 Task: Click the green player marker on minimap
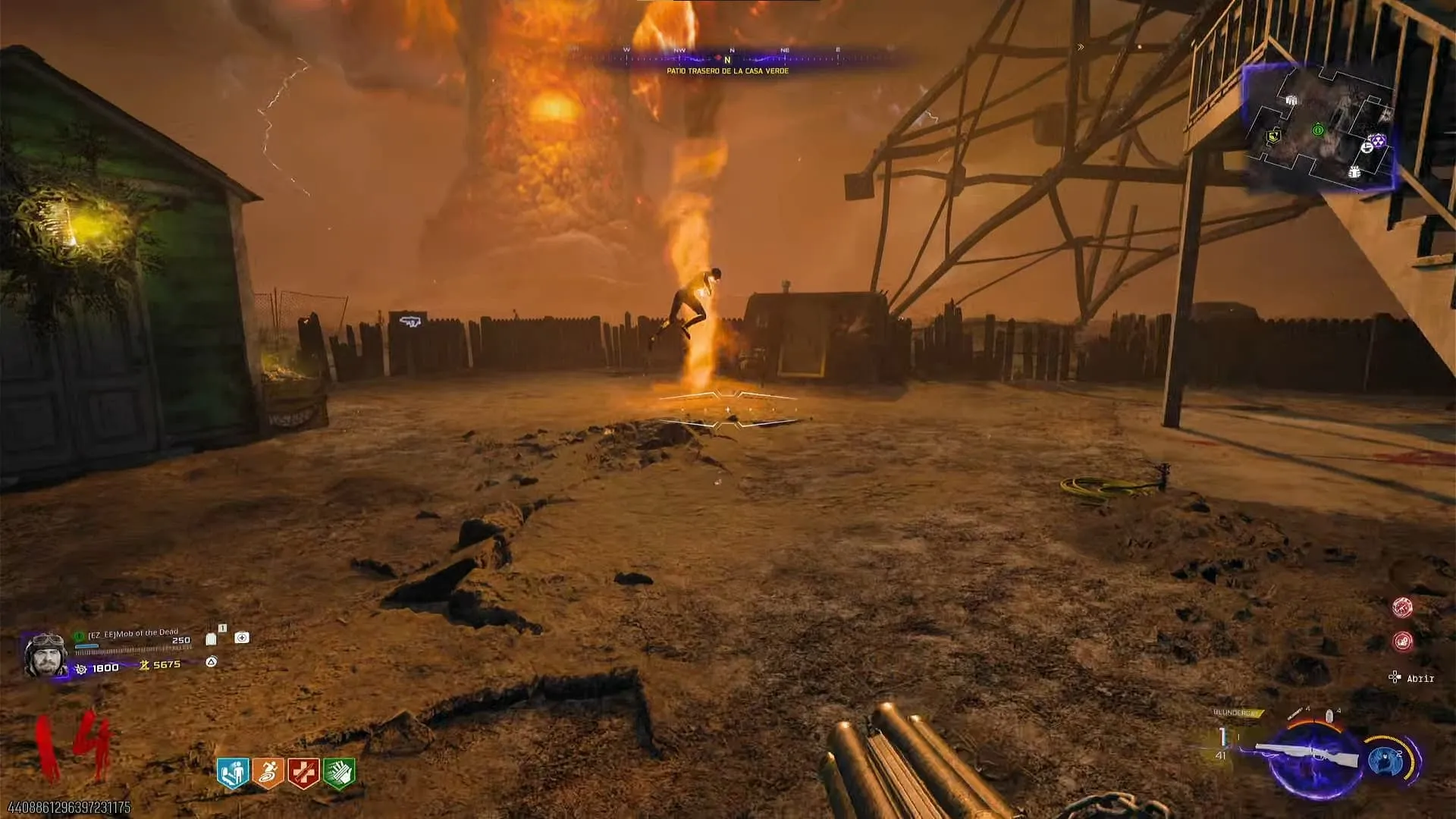1318,130
